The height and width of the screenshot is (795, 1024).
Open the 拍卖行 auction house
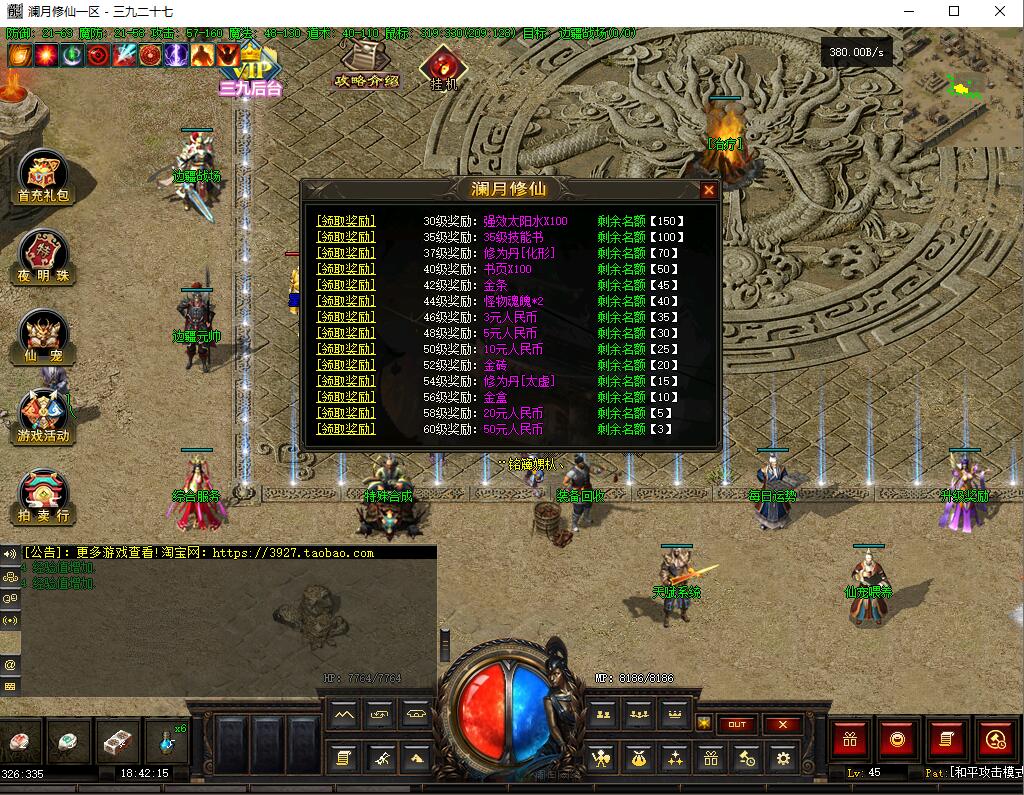pos(44,494)
